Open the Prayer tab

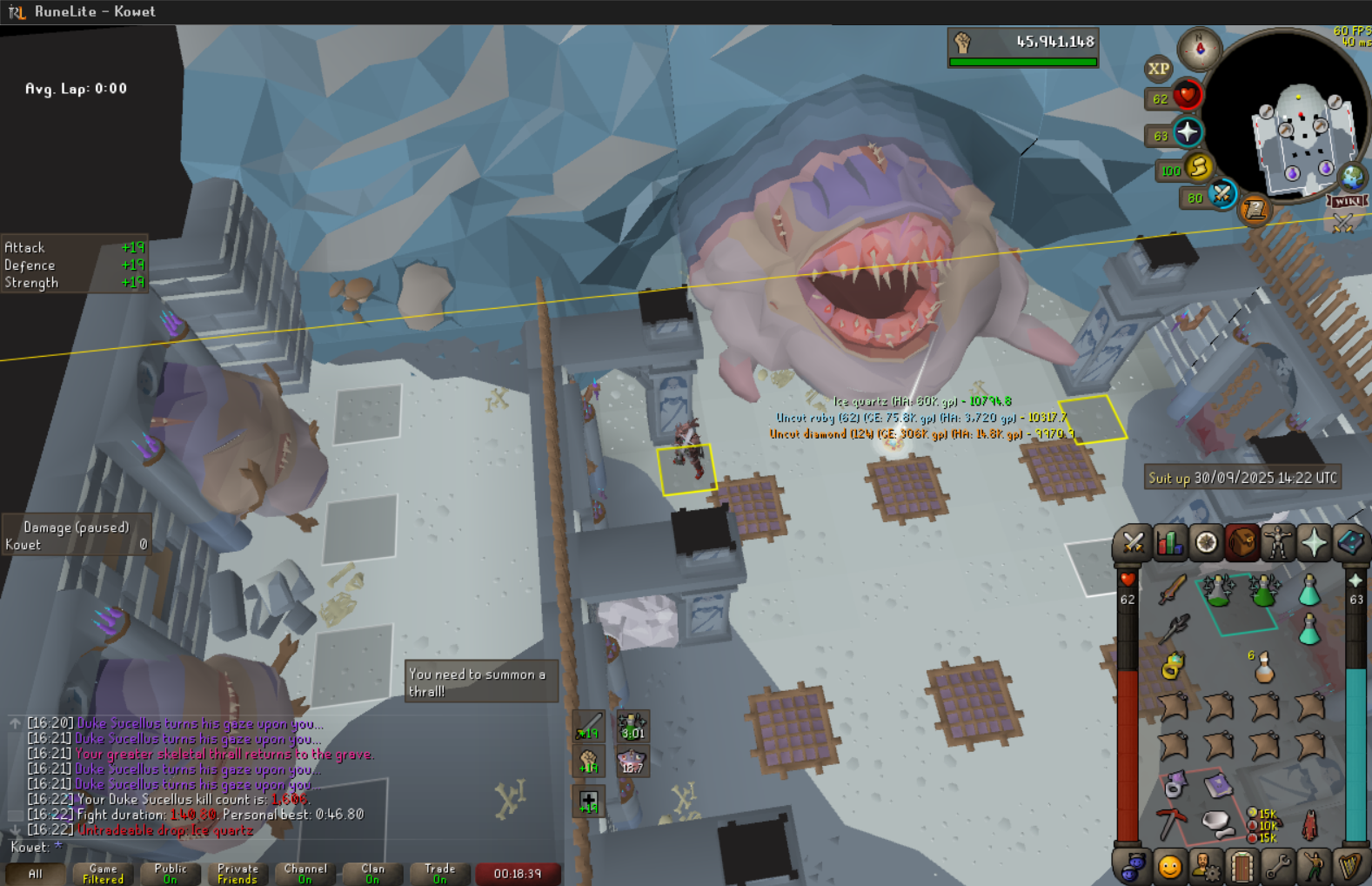click(x=1314, y=543)
